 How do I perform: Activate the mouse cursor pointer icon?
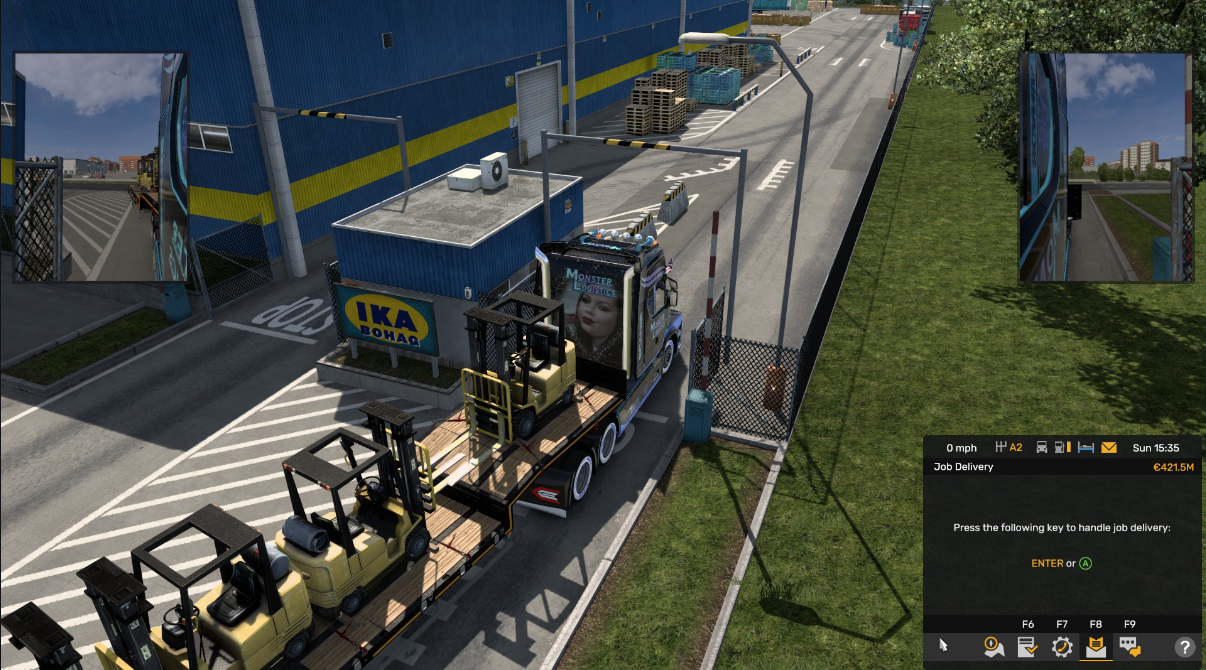pyautogui.click(x=943, y=647)
